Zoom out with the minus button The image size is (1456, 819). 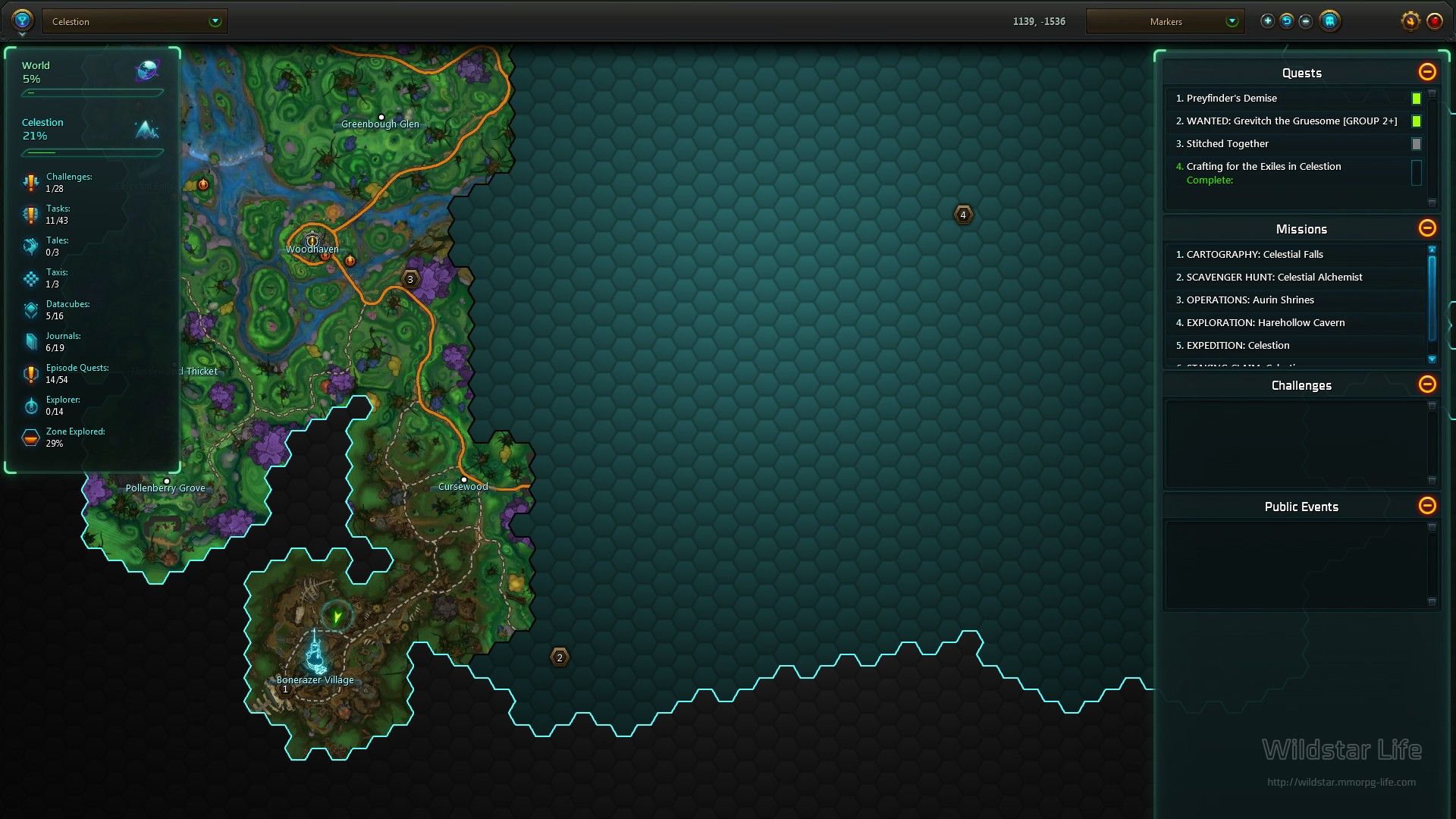point(1305,21)
